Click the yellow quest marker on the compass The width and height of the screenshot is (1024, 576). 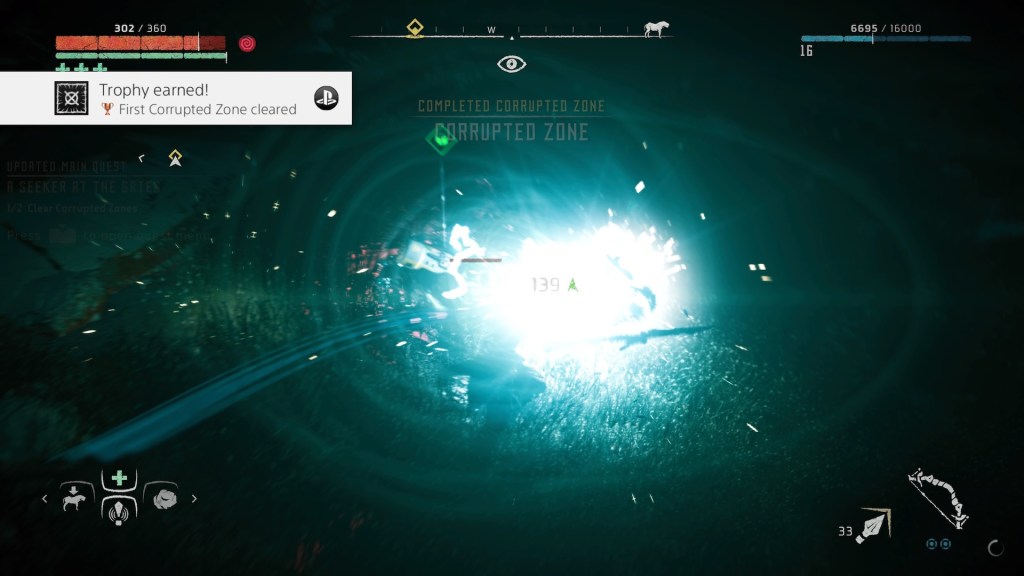click(415, 28)
